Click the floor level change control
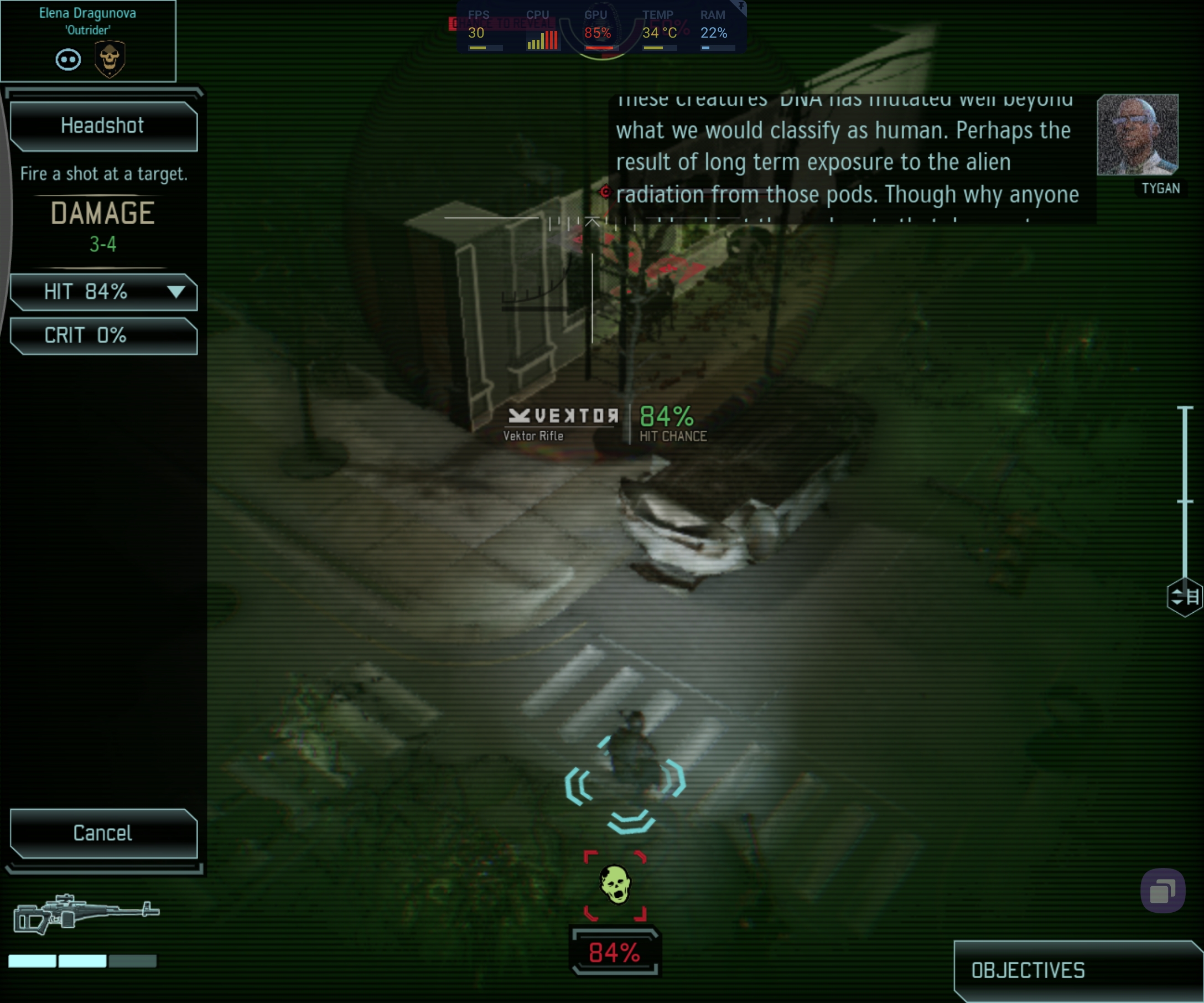Image resolution: width=1204 pixels, height=1003 pixels. pyautogui.click(x=1185, y=596)
